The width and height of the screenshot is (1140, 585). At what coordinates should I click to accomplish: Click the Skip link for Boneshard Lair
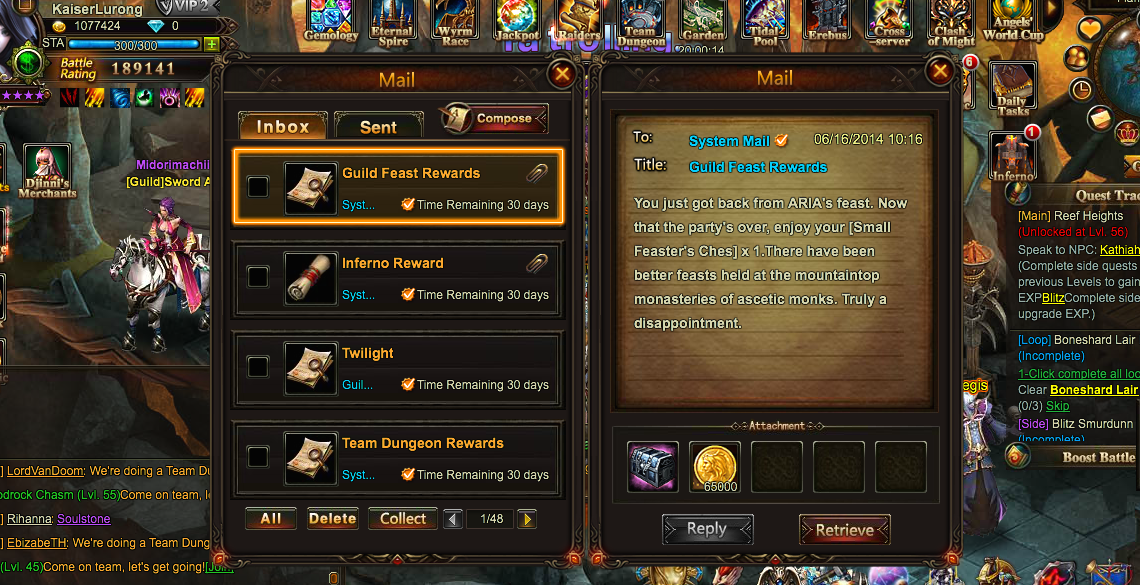click(x=1057, y=406)
